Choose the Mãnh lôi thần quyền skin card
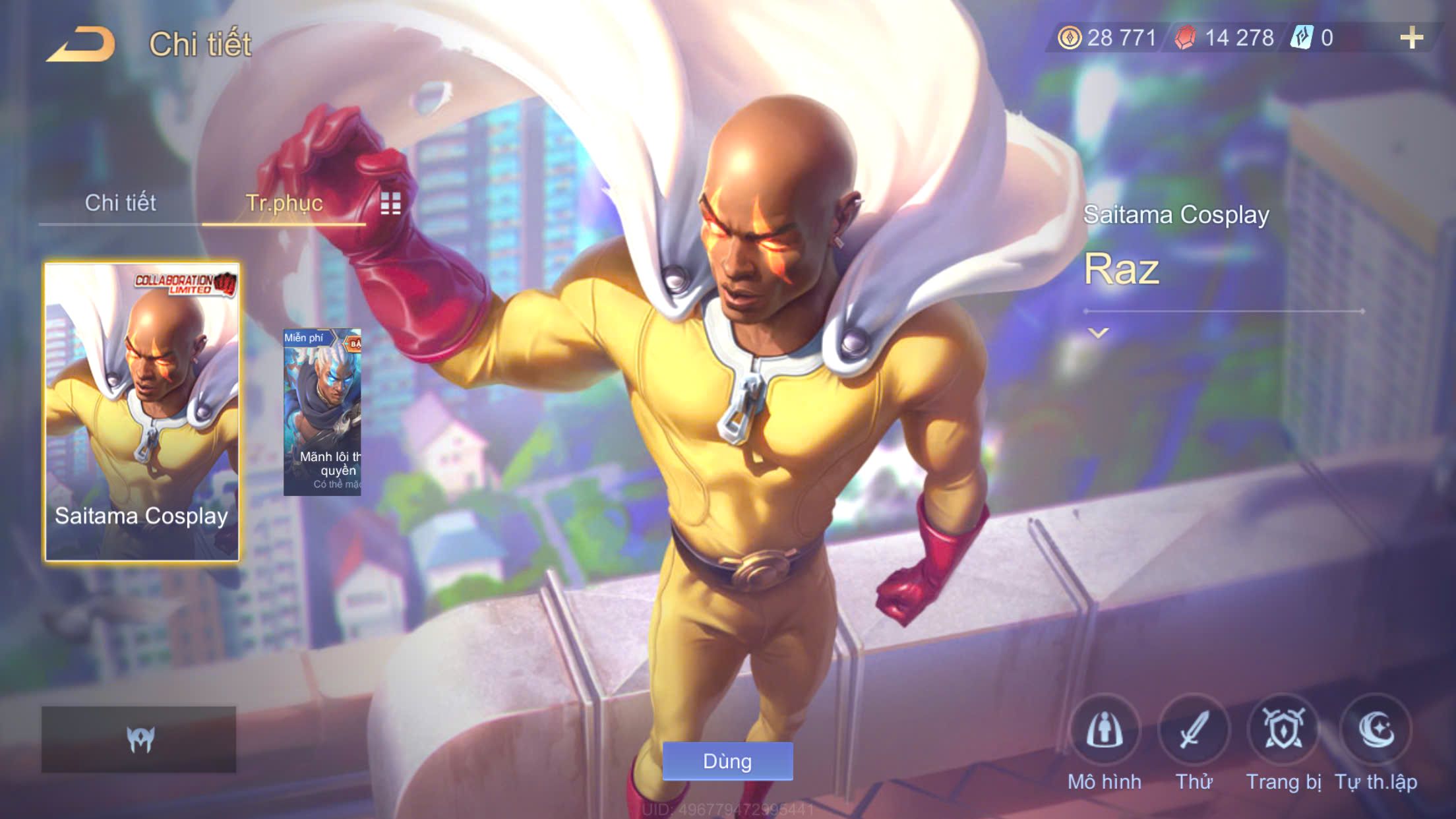This screenshot has height=819, width=1456. tap(322, 412)
